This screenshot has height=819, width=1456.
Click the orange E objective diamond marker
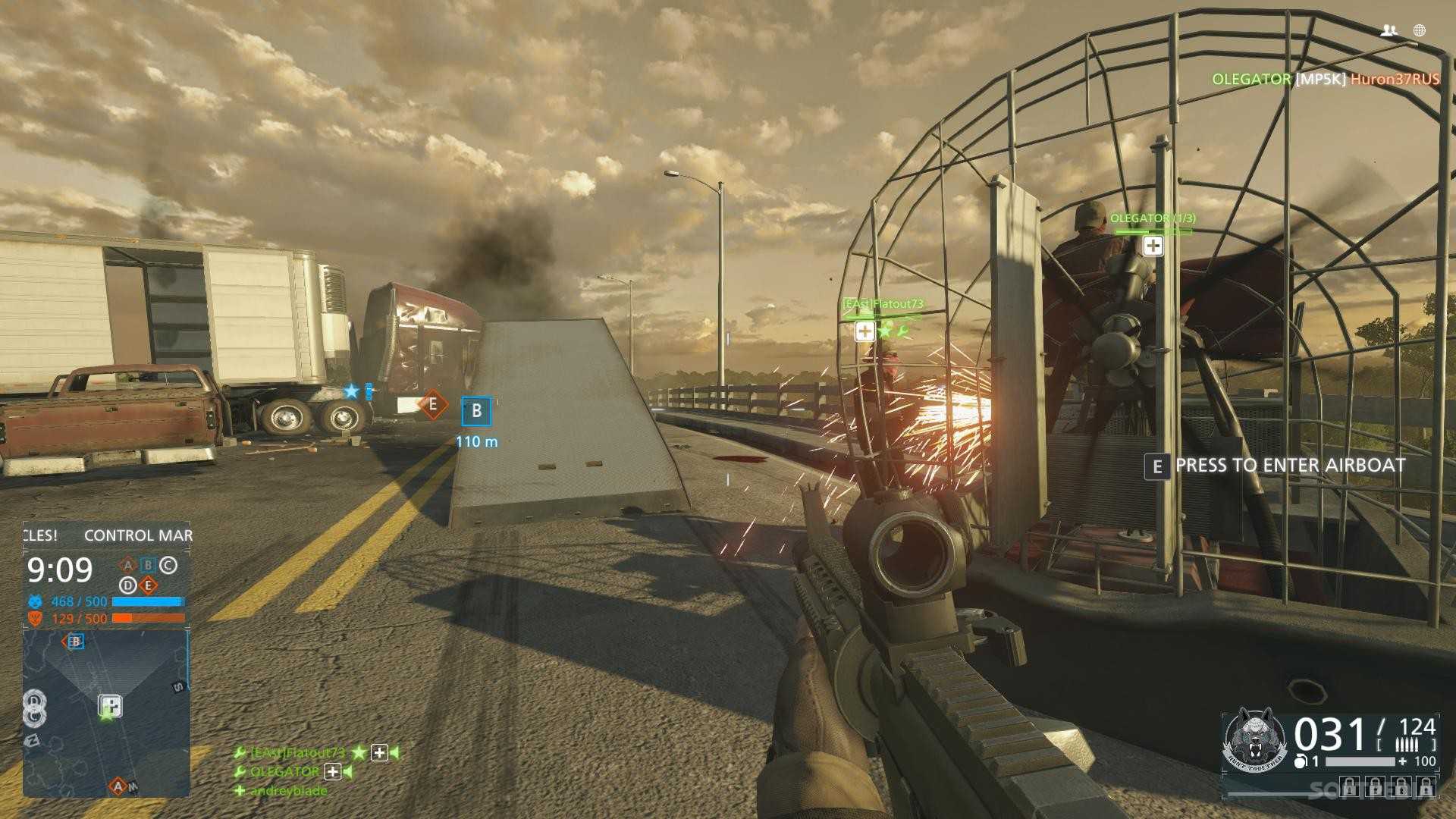point(433,405)
